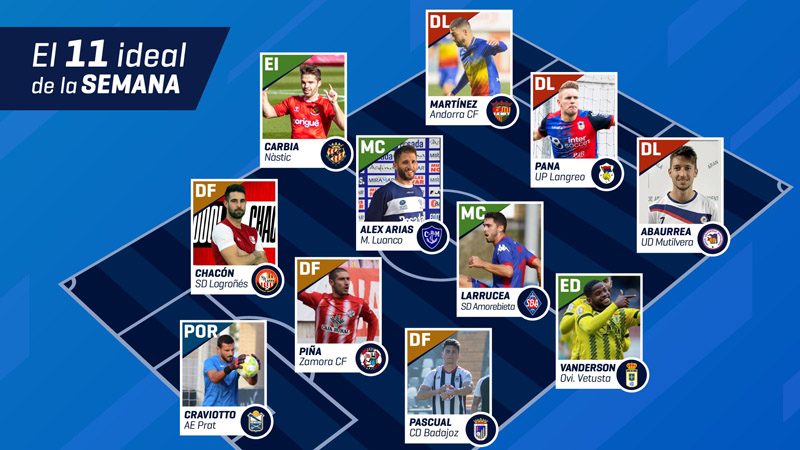Select Martínez's Andorra CF card
The image size is (800, 450).
469,68
